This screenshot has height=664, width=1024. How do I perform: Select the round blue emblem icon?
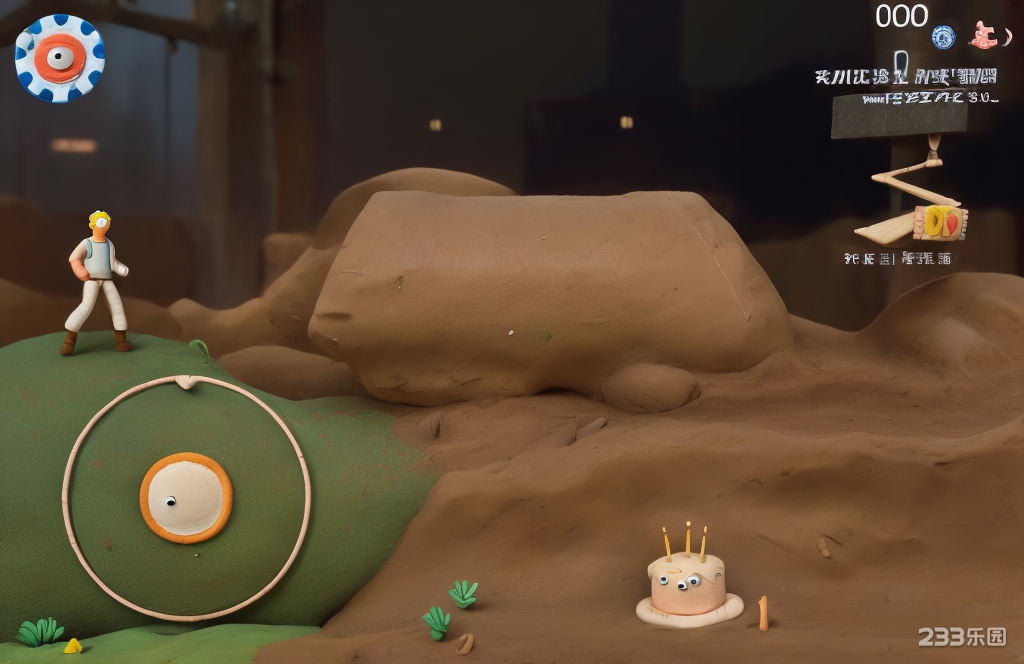(x=943, y=38)
